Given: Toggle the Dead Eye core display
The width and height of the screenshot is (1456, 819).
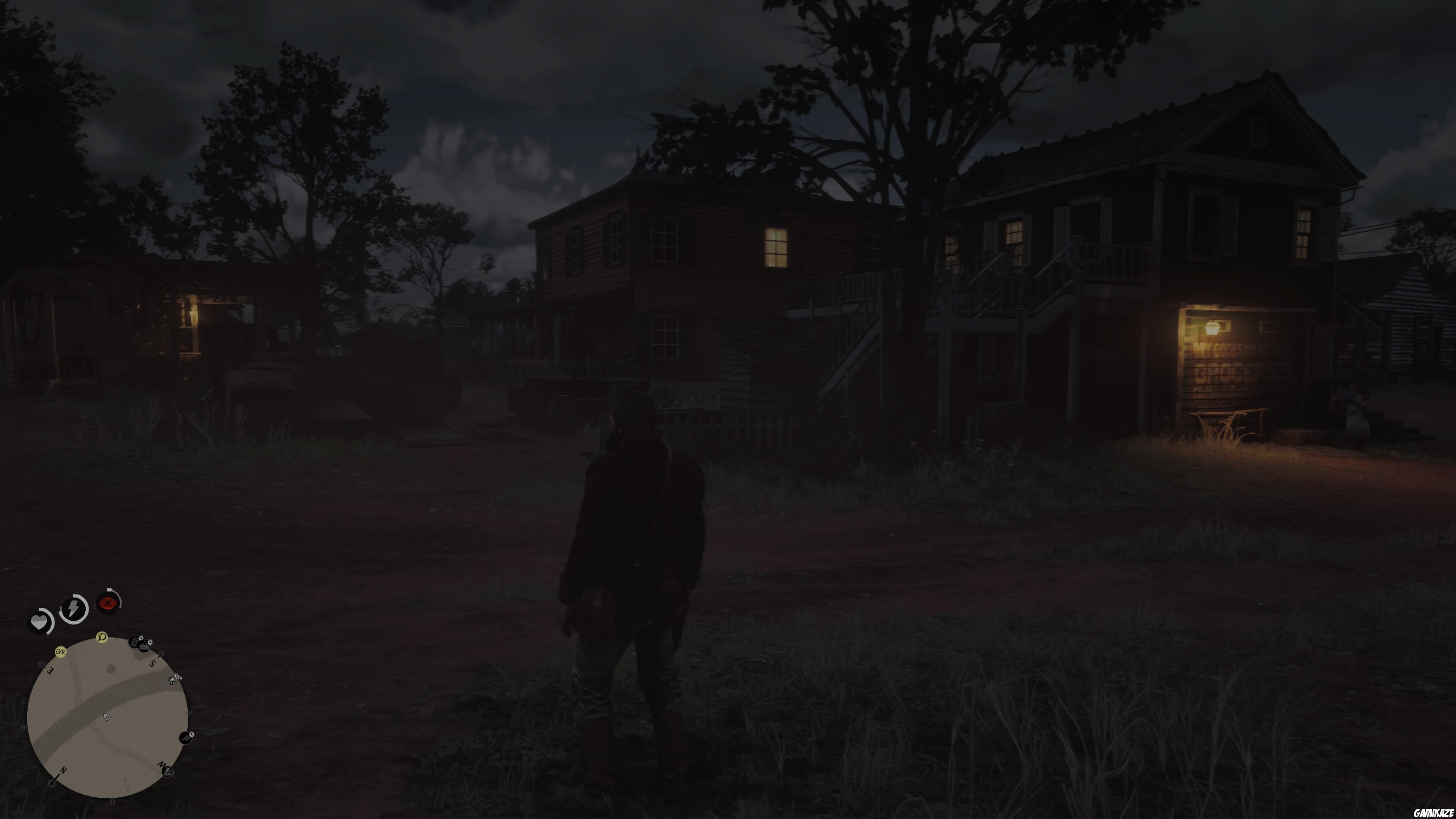Looking at the screenshot, I should click(x=108, y=603).
